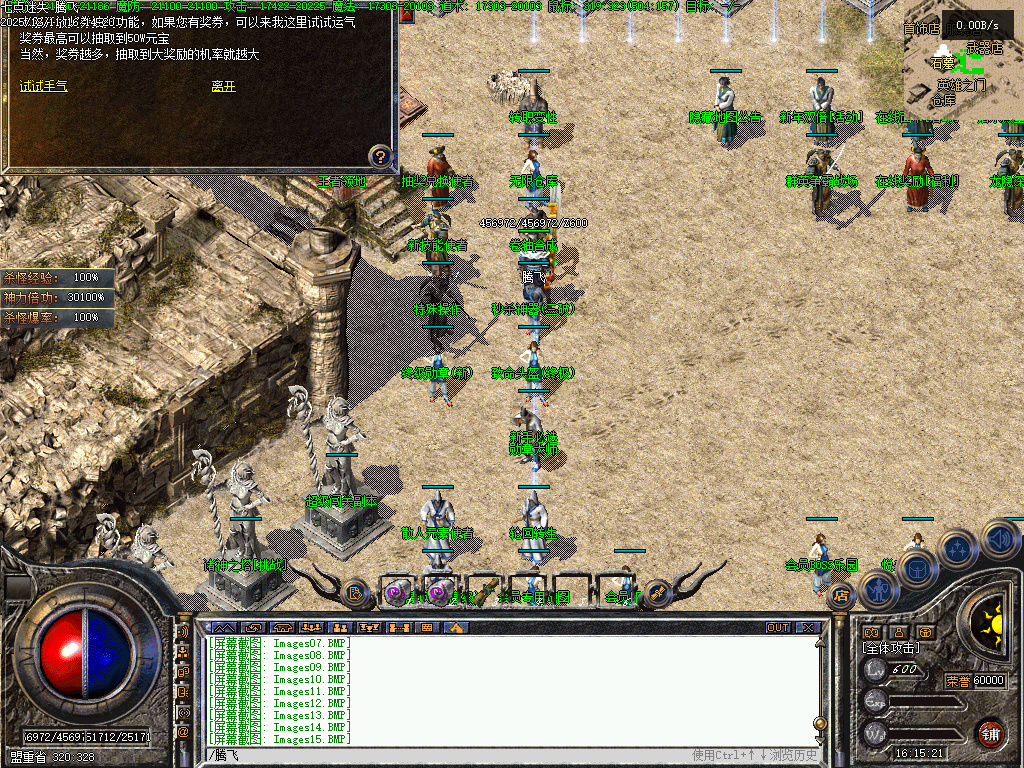1024x768 pixels.
Task: Click the question mark help button
Action: click(380, 156)
